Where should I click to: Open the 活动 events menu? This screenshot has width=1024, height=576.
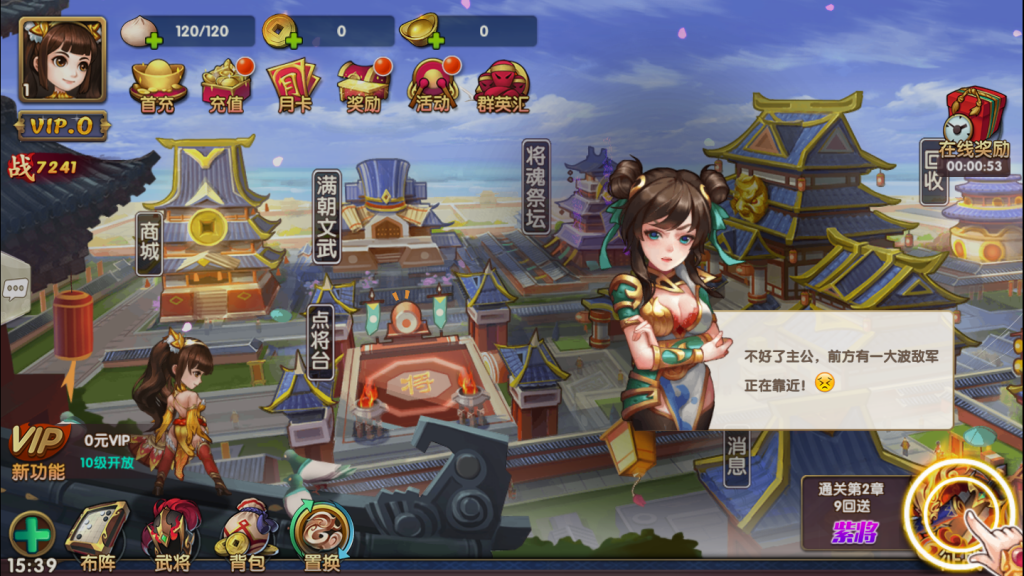[x=432, y=86]
